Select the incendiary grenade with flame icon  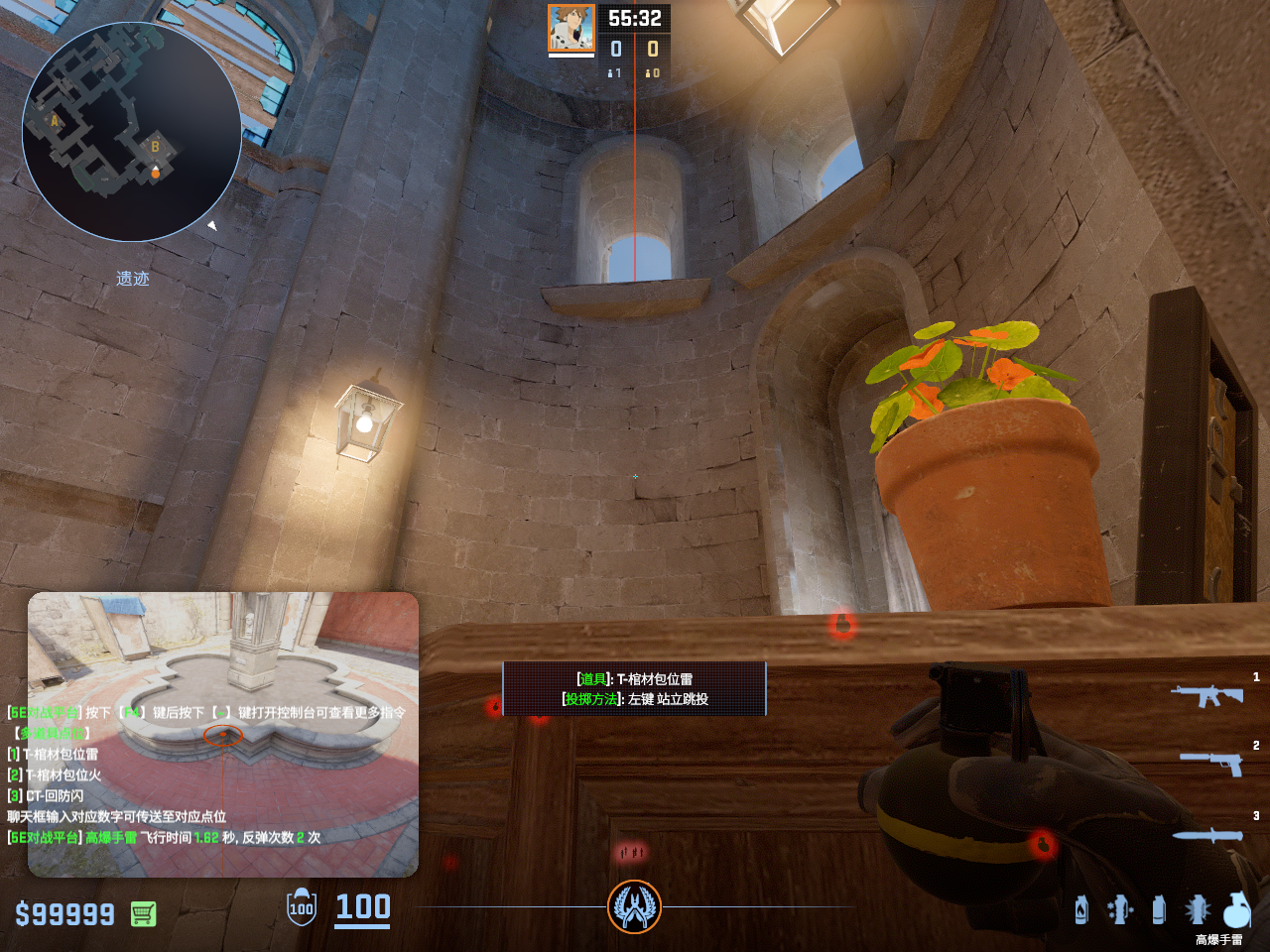pyautogui.click(x=1081, y=909)
